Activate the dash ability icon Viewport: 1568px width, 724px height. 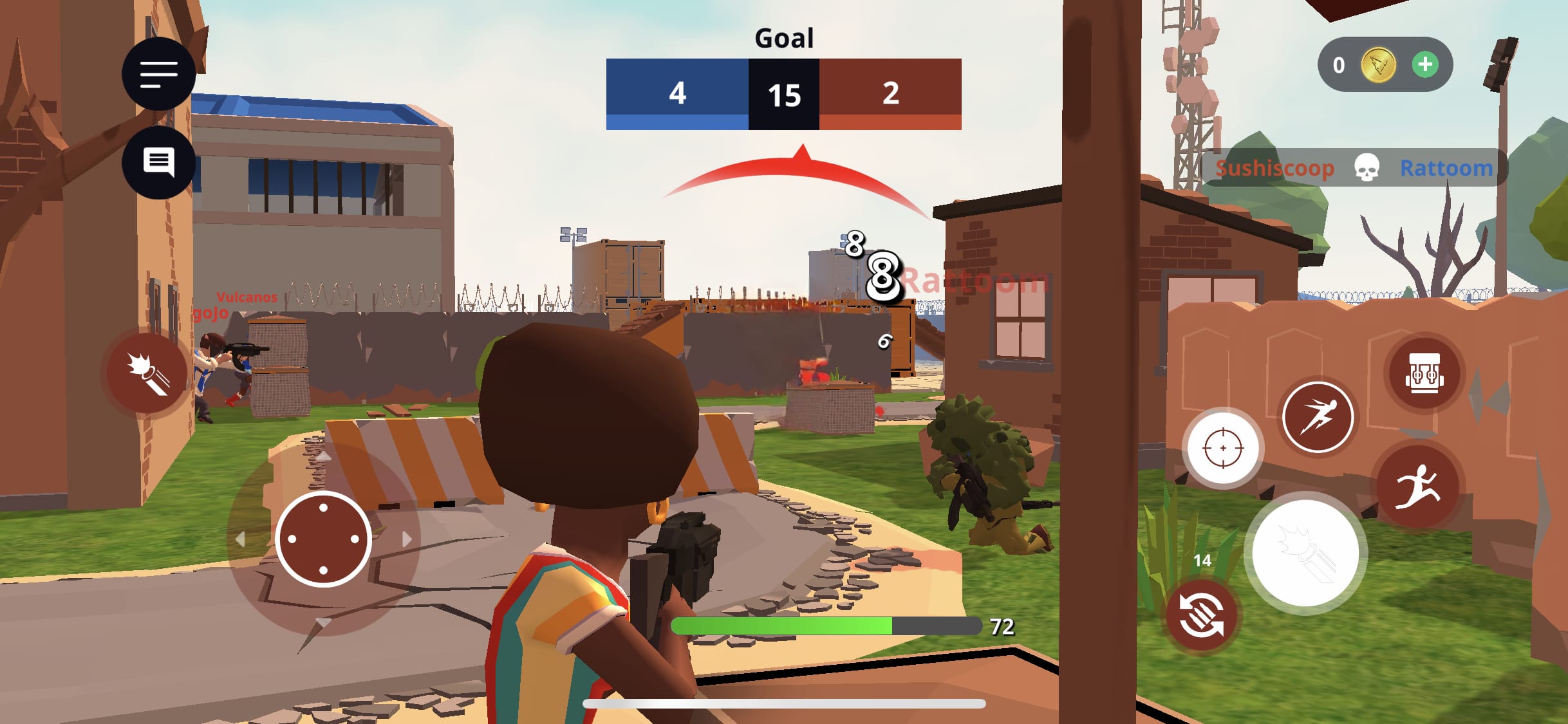point(1319,417)
